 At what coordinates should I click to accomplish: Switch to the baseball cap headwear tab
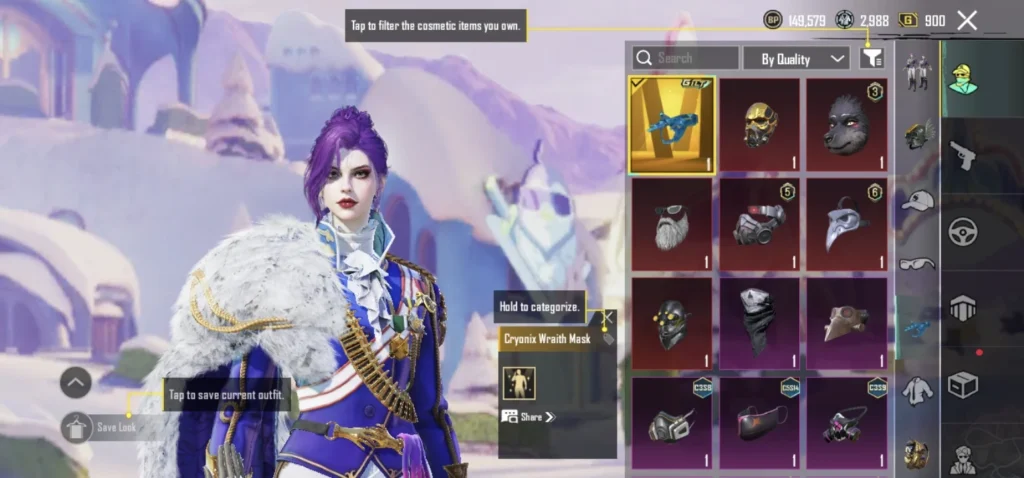click(916, 200)
